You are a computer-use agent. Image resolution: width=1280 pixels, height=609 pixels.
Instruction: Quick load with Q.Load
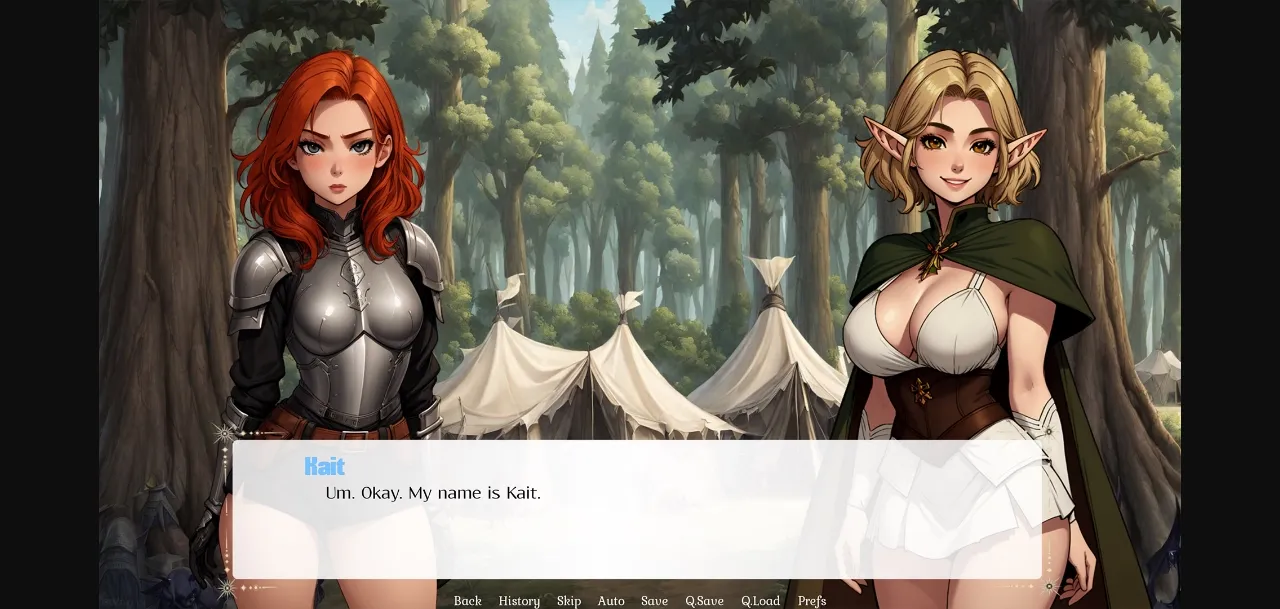(x=760, y=601)
